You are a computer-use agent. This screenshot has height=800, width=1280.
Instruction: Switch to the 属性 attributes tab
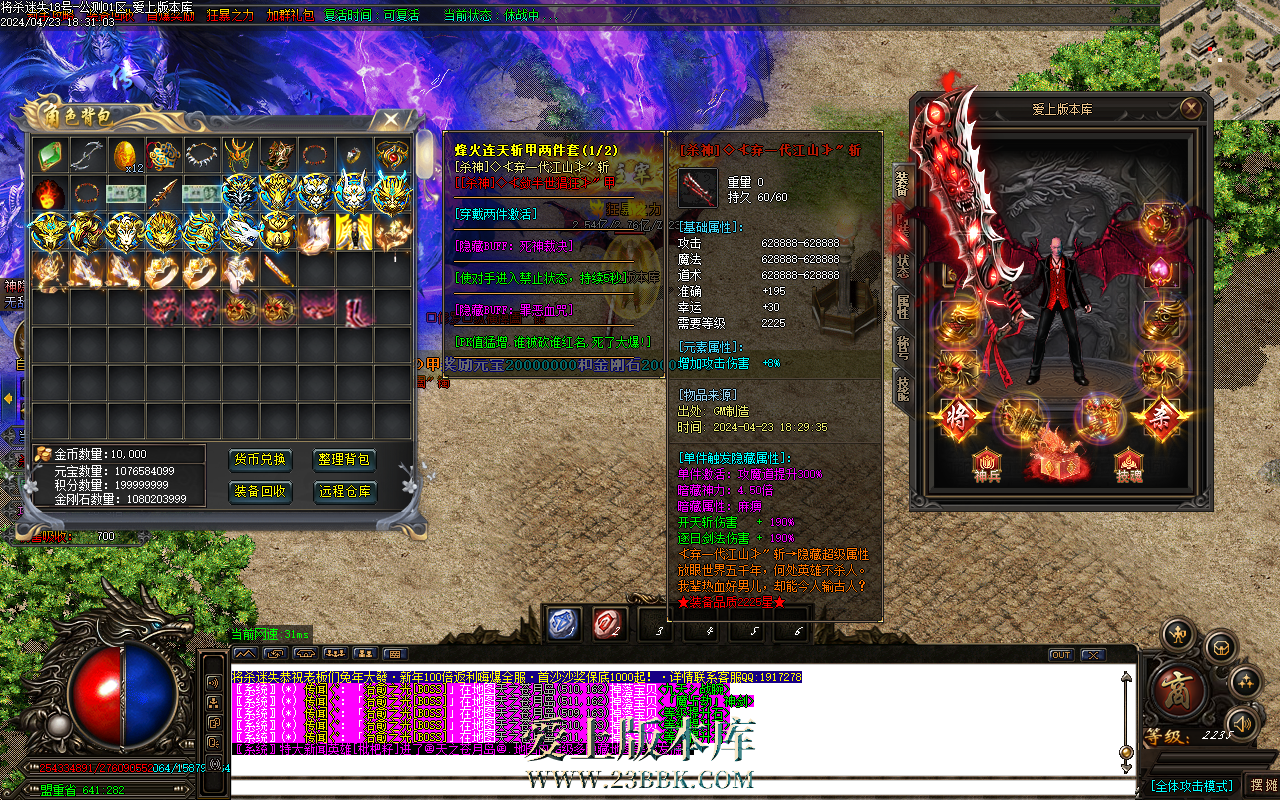[902, 307]
